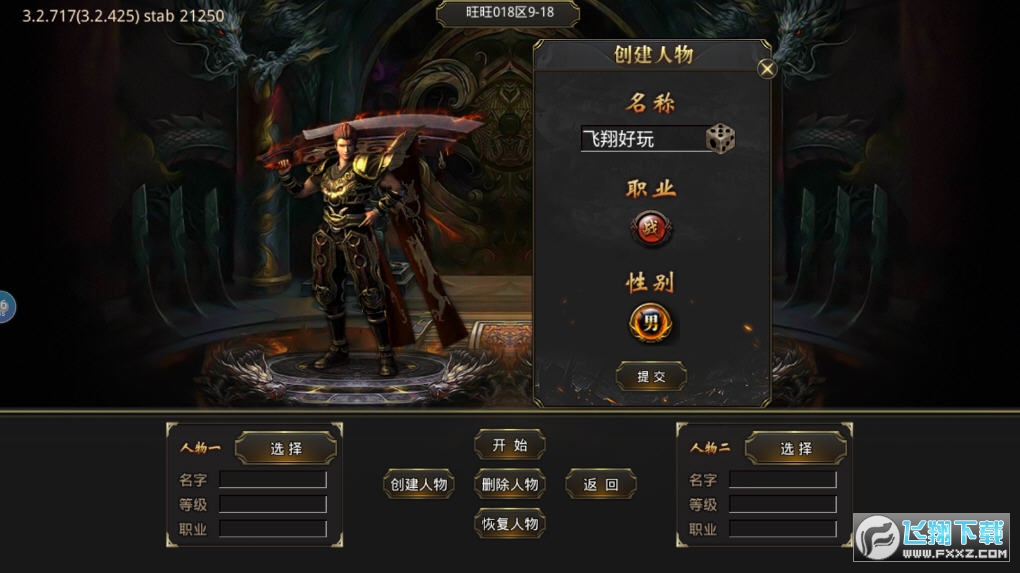Click 选择 for character slot 人物二

point(796,448)
